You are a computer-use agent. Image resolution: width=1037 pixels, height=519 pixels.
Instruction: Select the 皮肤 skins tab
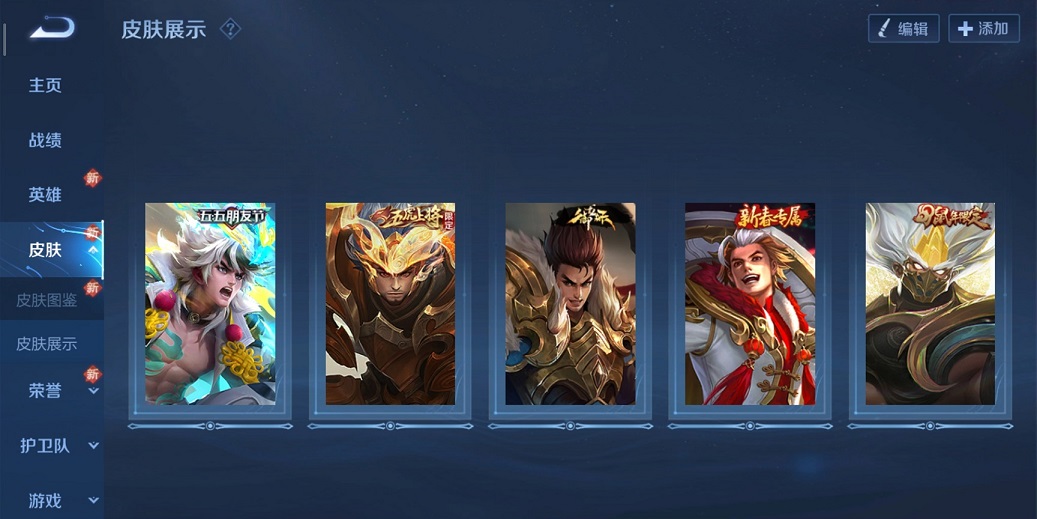click(45, 250)
